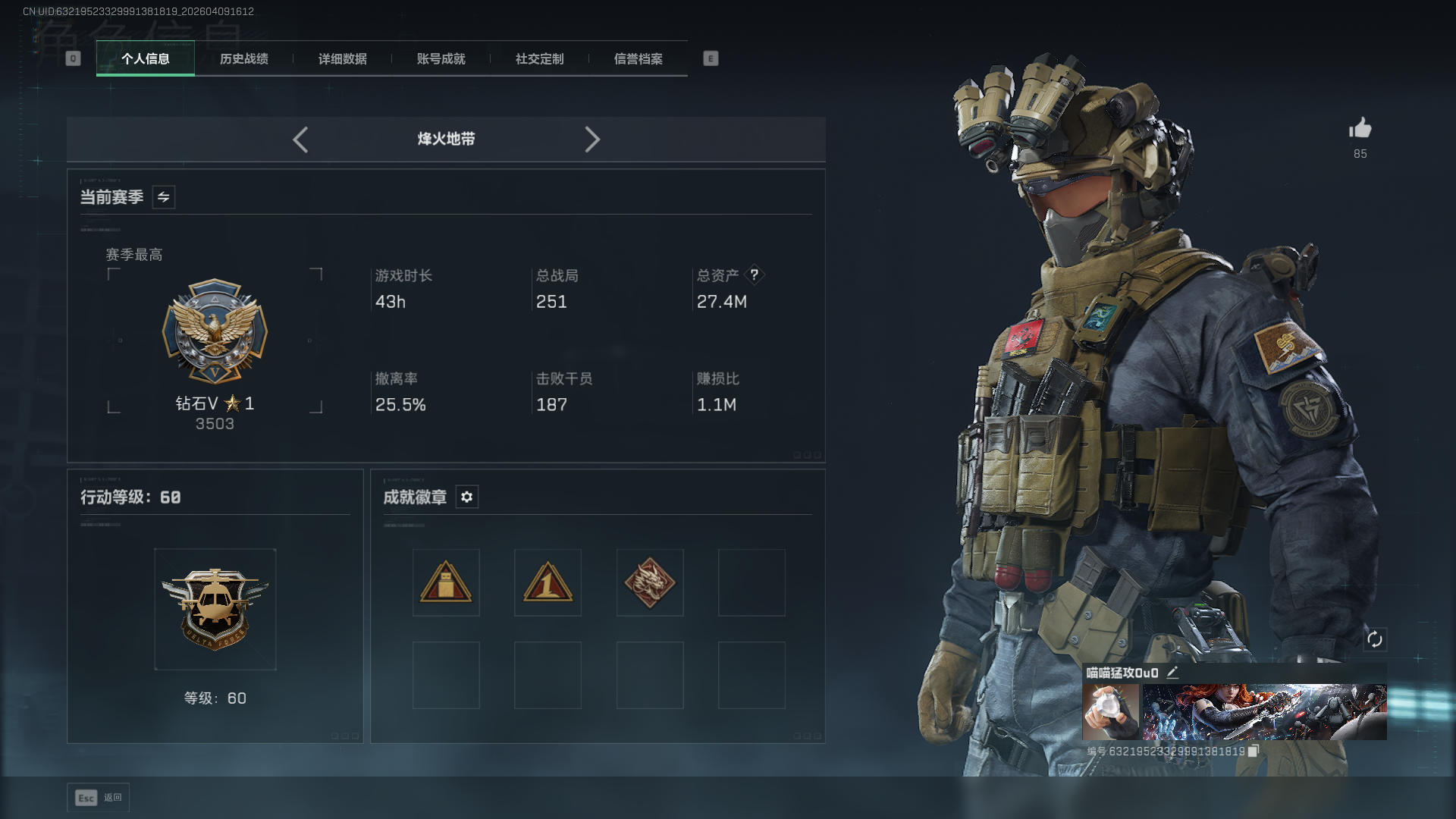
Task: Open the 总资产 question mark help
Action: pyautogui.click(x=755, y=275)
